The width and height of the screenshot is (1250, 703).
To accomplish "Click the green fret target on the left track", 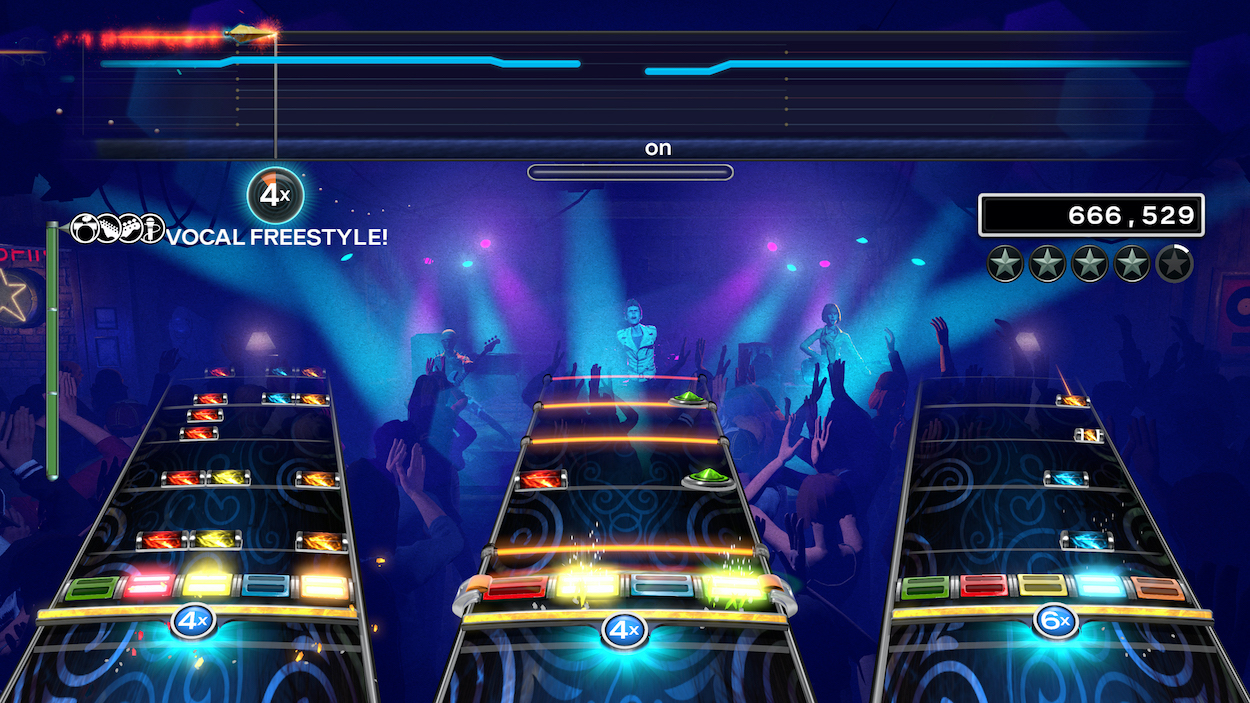I will [91, 587].
